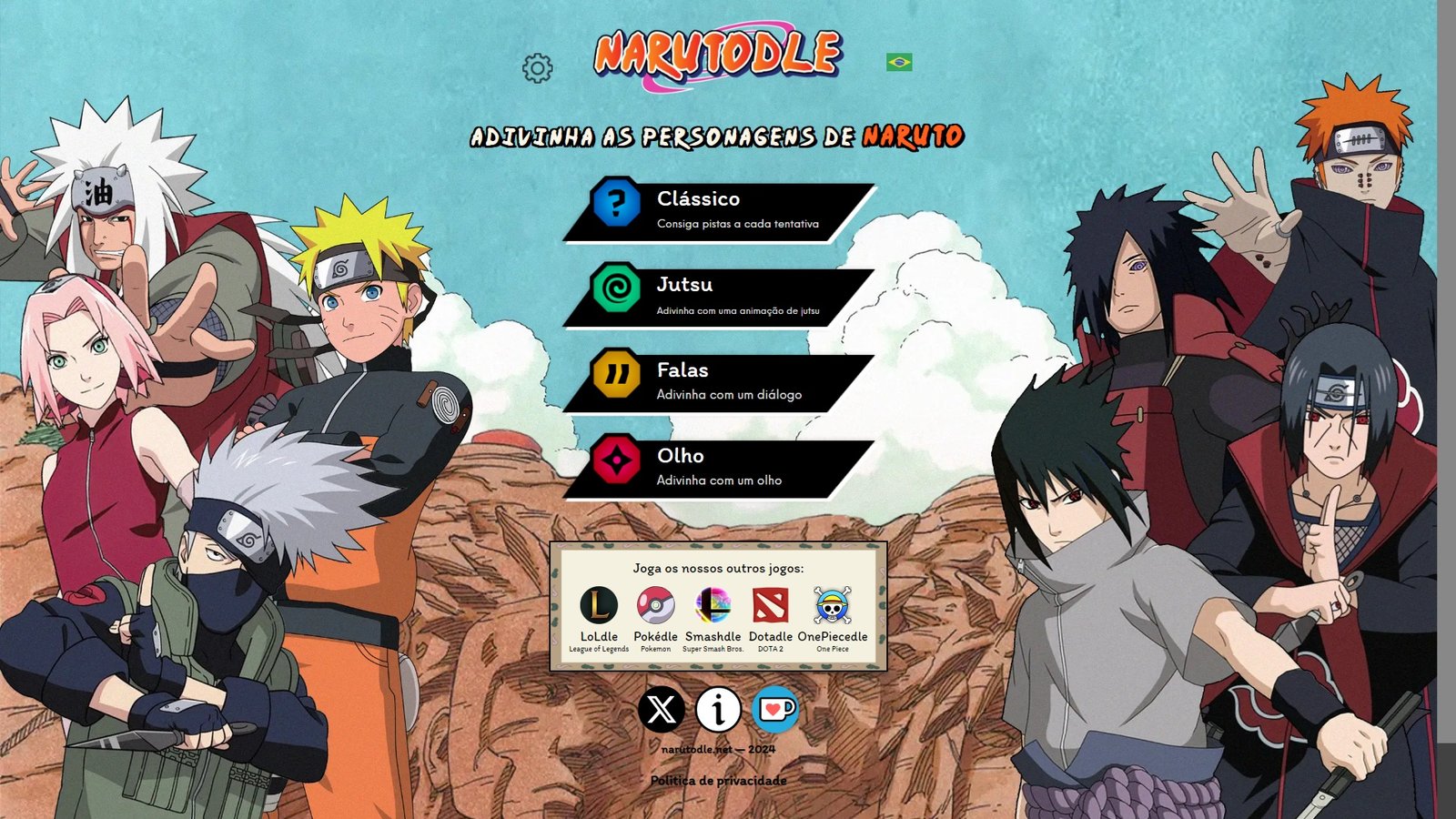Open LoLdle via the League of Legends icon
The height and width of the screenshot is (819, 1456).
(x=598, y=605)
